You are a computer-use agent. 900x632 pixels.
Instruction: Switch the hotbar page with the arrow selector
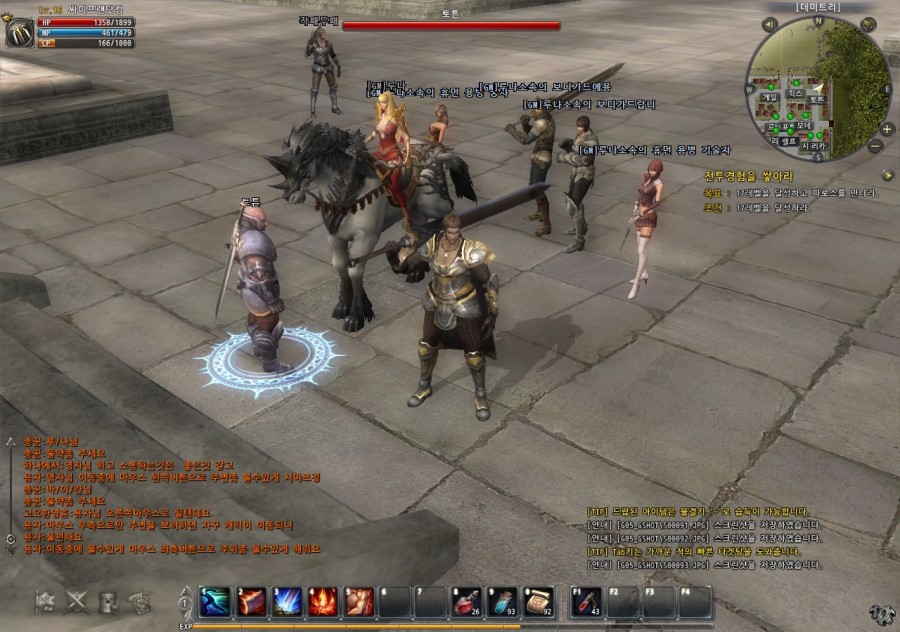pyautogui.click(x=184, y=602)
